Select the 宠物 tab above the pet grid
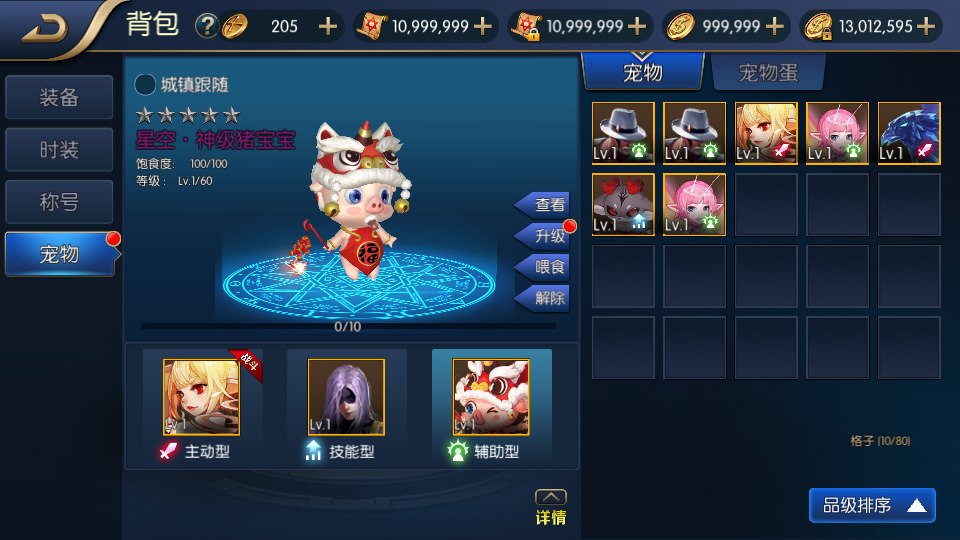Screen dimensions: 960x540 (642, 73)
